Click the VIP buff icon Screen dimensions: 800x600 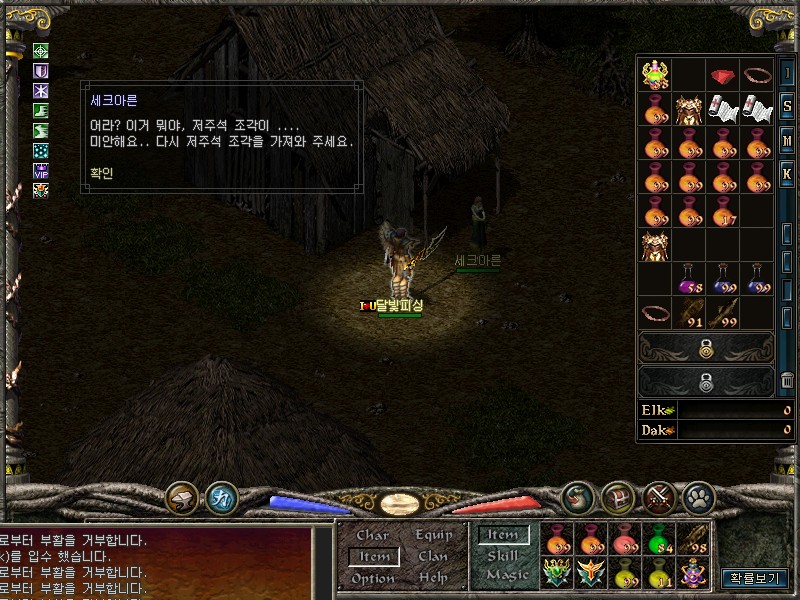[x=41, y=170]
